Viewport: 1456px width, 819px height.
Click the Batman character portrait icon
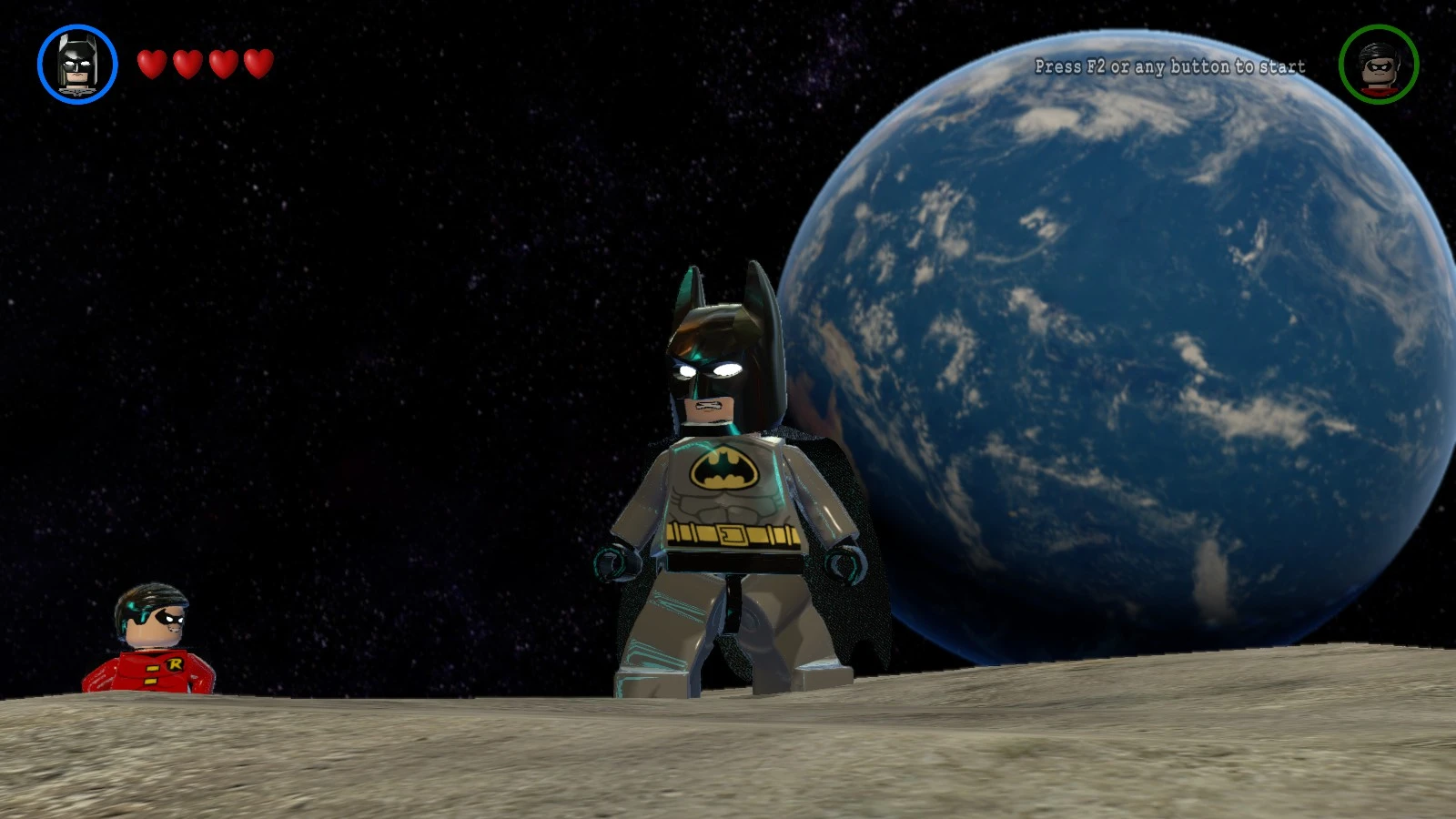(77, 65)
